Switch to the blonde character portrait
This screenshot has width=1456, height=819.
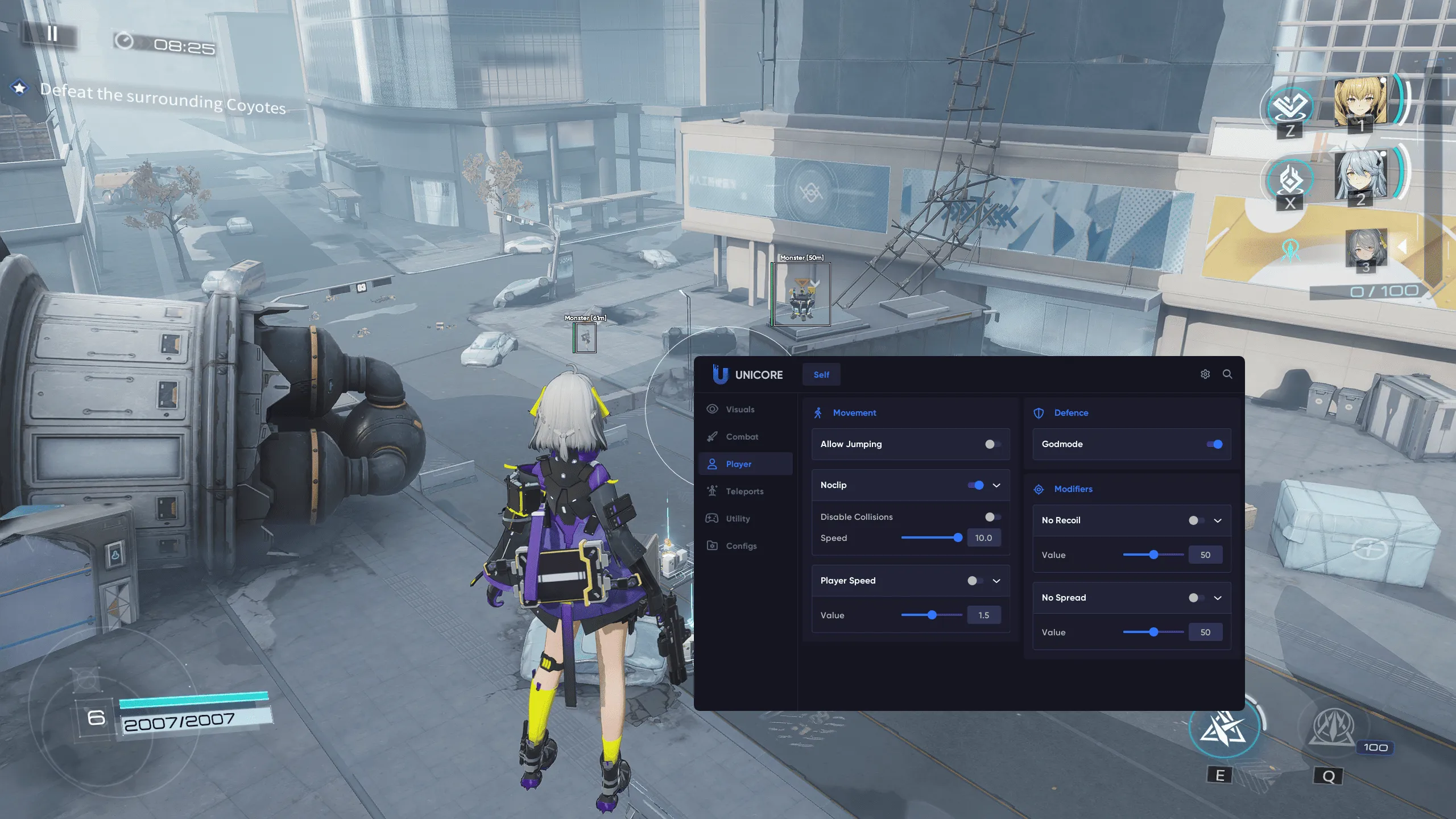[x=1359, y=102]
